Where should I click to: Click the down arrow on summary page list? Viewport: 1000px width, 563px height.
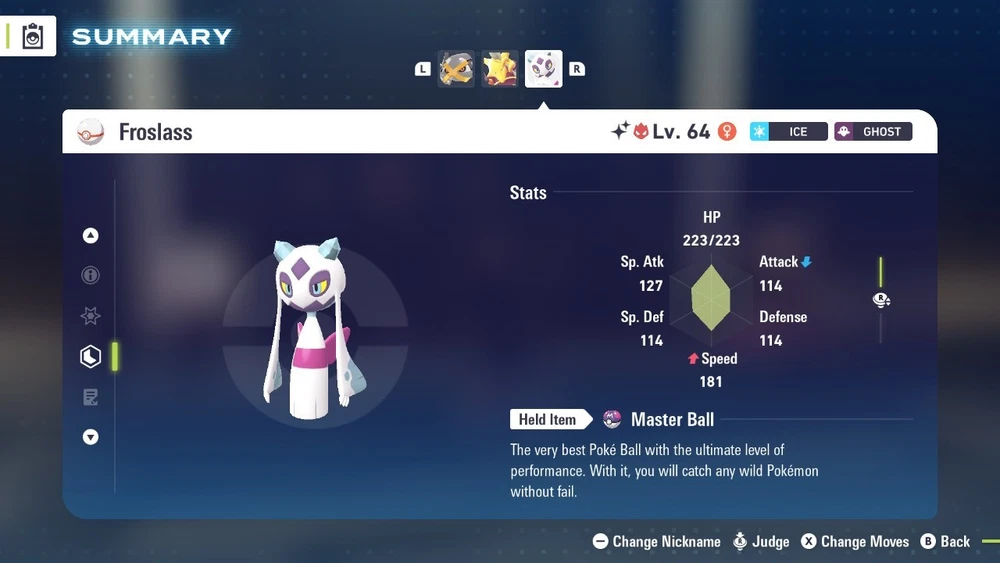91,437
